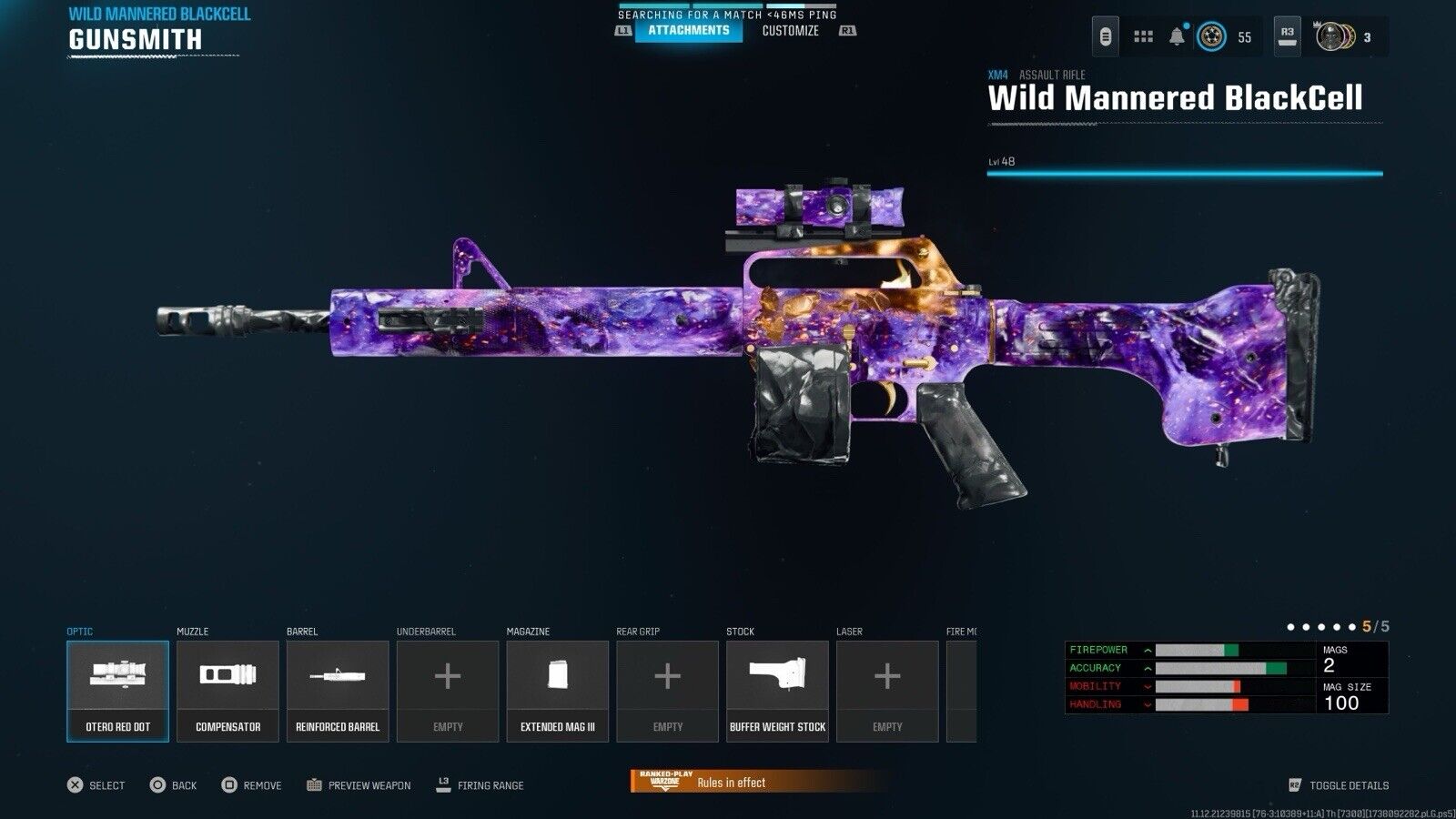The width and height of the screenshot is (1456, 819).
Task: Select the Attachments tab
Action: pos(689,31)
